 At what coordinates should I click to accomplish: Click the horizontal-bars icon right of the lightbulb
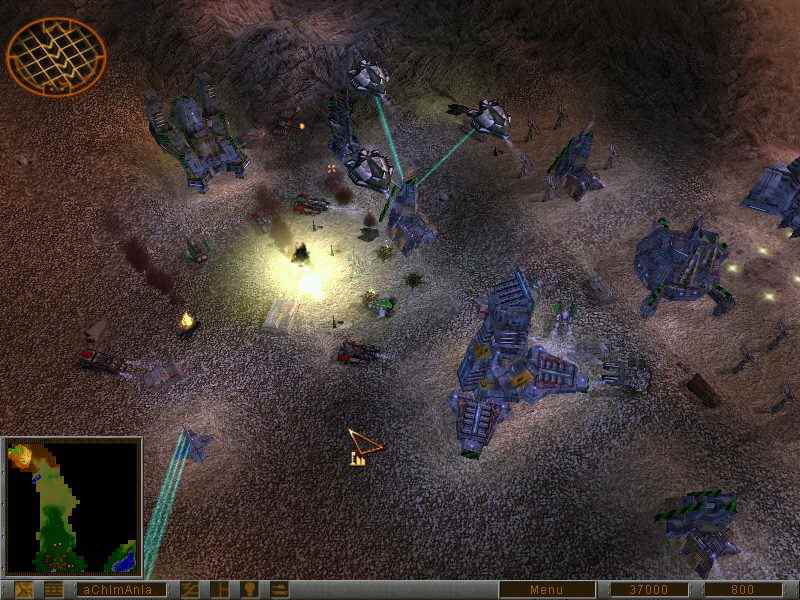click(279, 590)
